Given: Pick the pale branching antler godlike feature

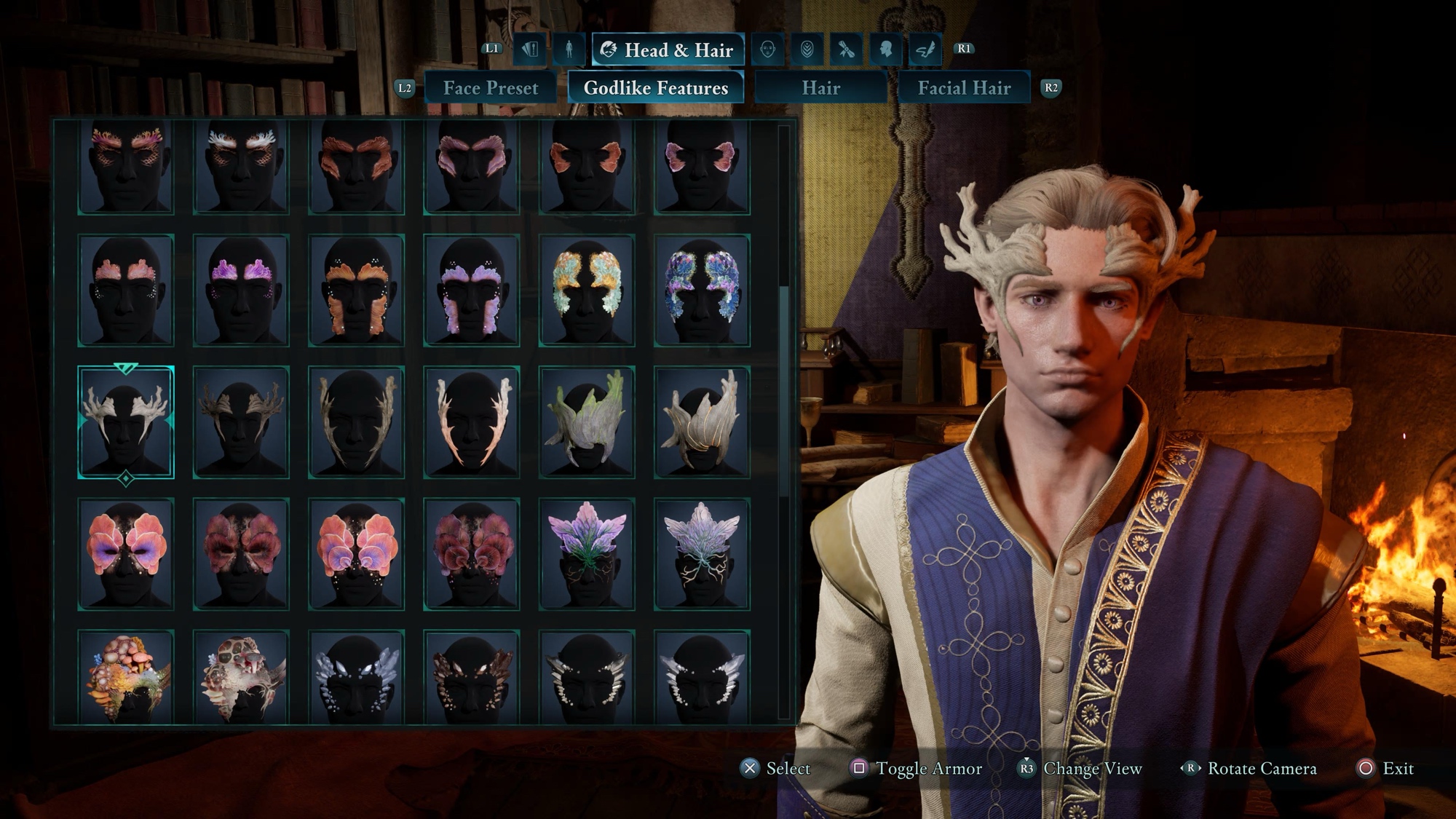Looking at the screenshot, I should pos(126,422).
